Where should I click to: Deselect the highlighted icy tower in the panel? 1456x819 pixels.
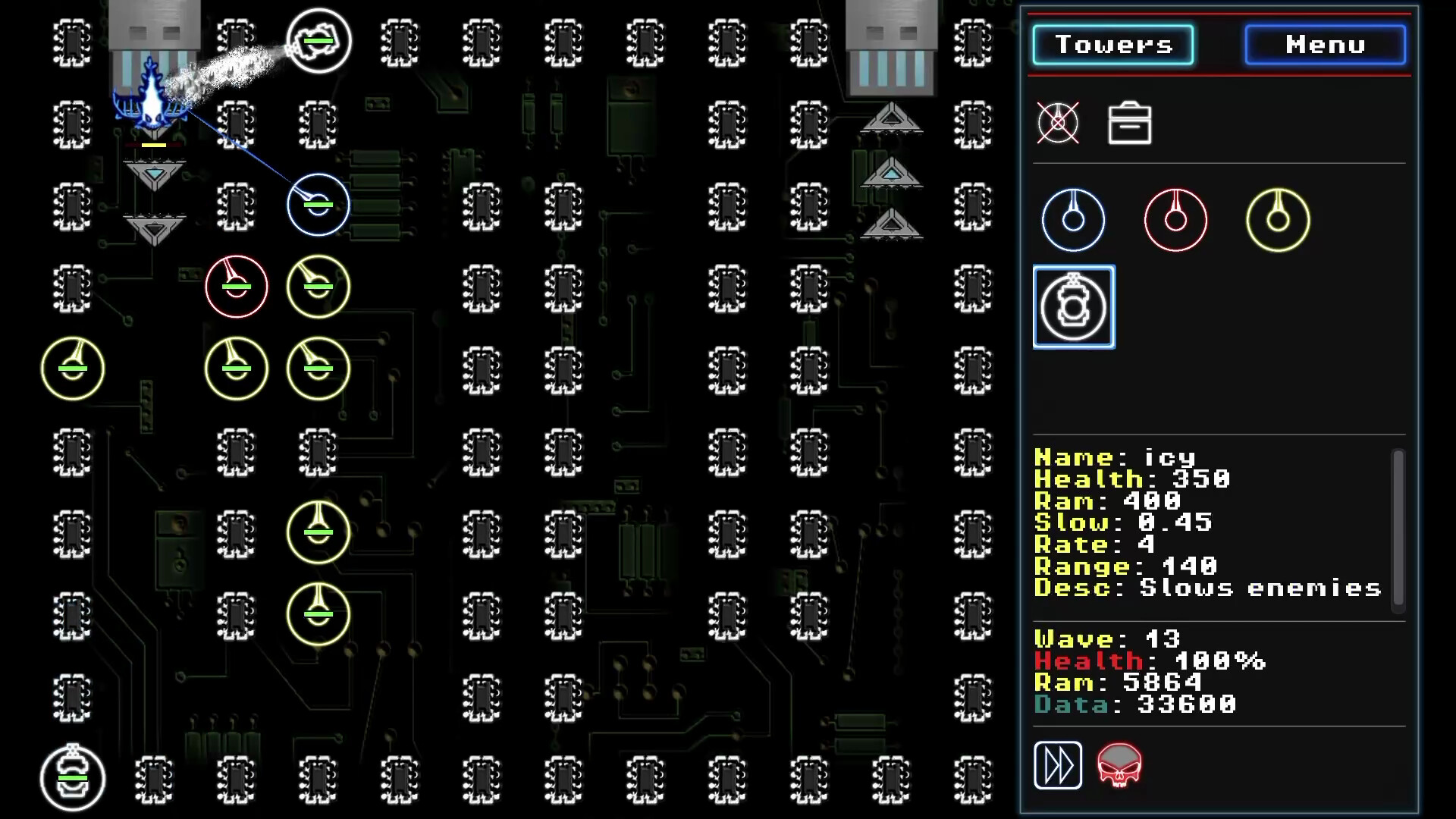(1073, 307)
